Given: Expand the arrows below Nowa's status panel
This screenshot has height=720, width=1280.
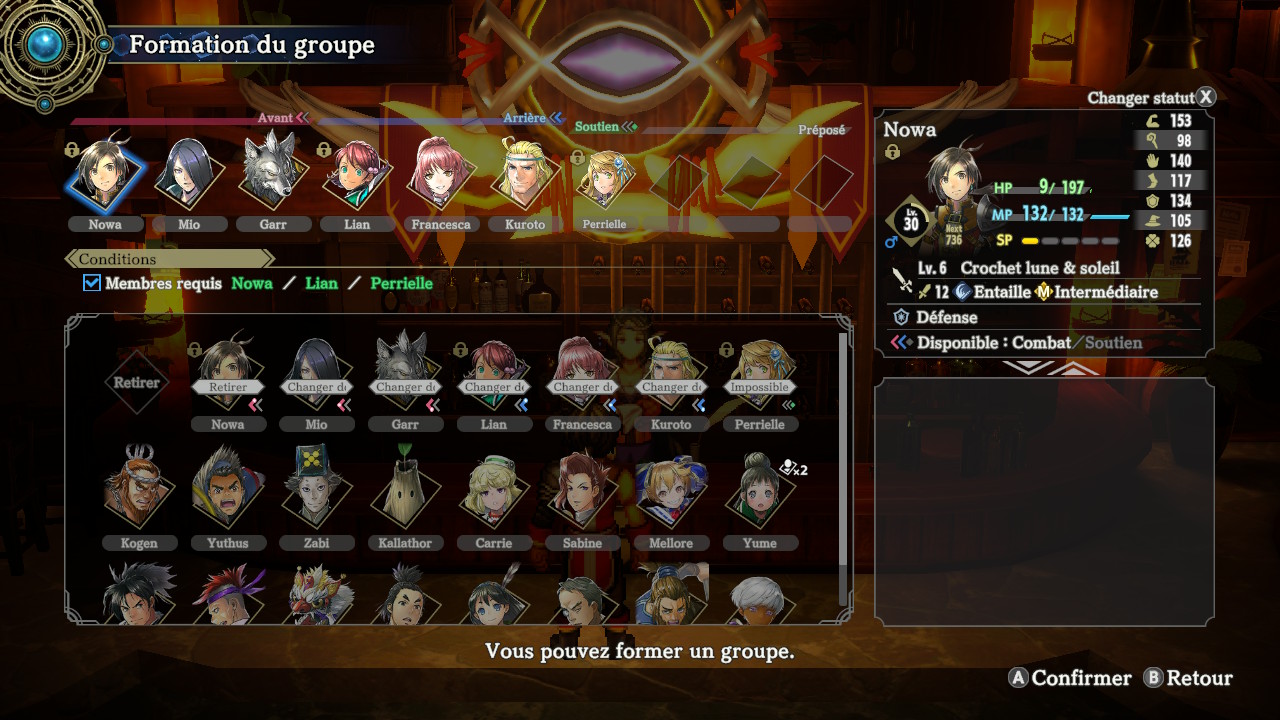Looking at the screenshot, I should click(1044, 367).
